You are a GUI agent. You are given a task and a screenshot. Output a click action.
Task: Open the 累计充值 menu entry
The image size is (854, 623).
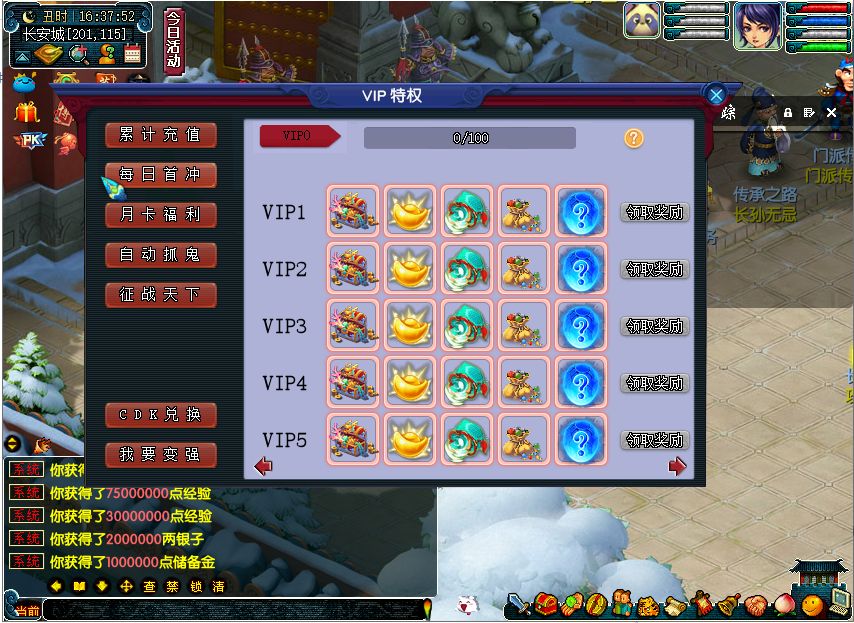[x=160, y=135]
